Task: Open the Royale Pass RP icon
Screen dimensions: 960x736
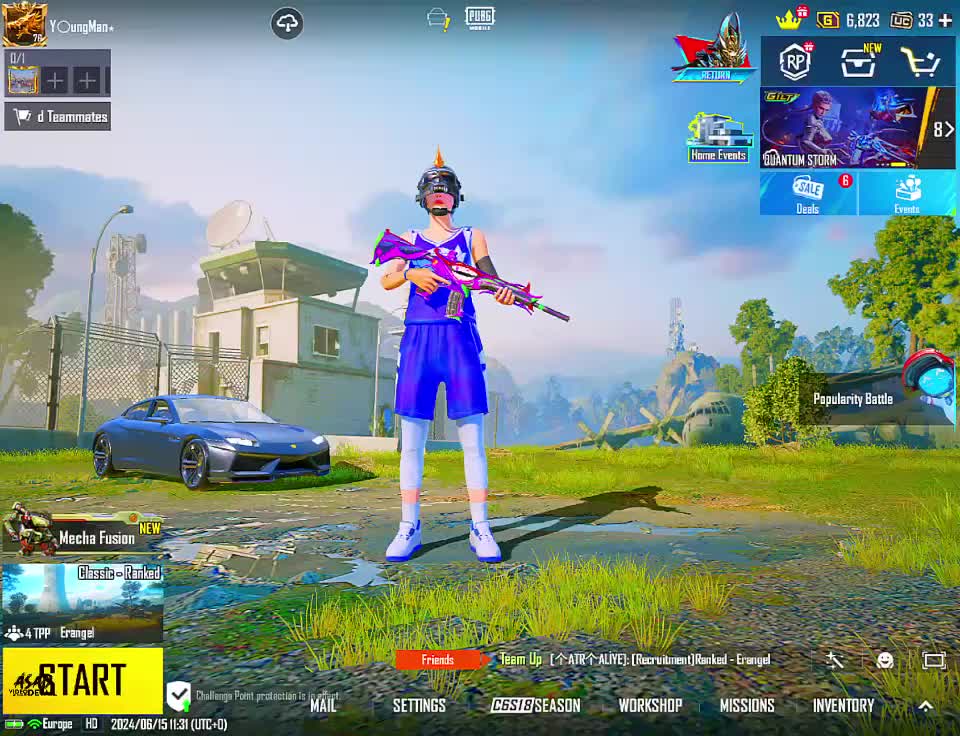Action: [x=795, y=62]
